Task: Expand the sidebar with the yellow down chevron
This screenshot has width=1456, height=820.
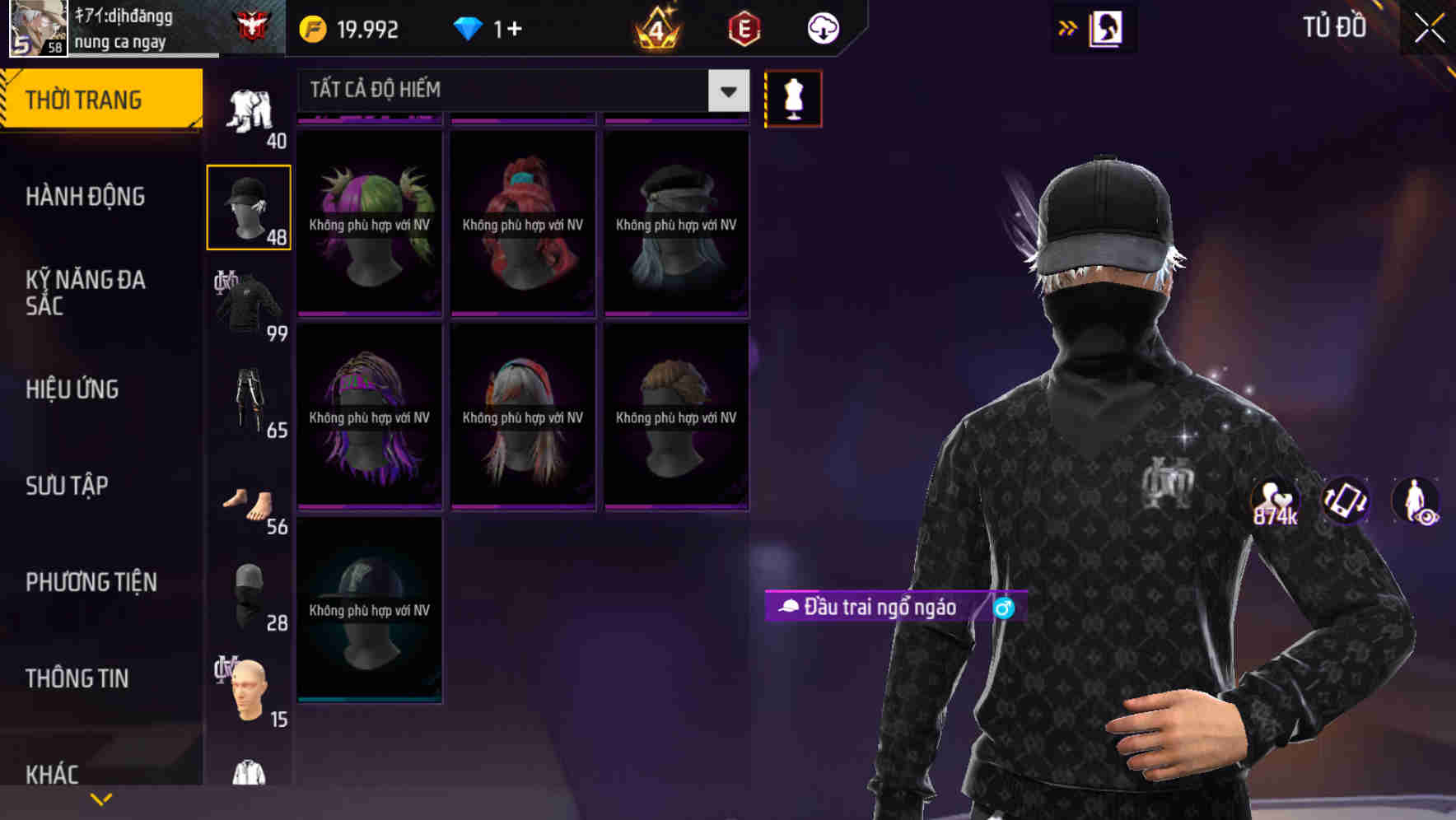Action: click(101, 798)
